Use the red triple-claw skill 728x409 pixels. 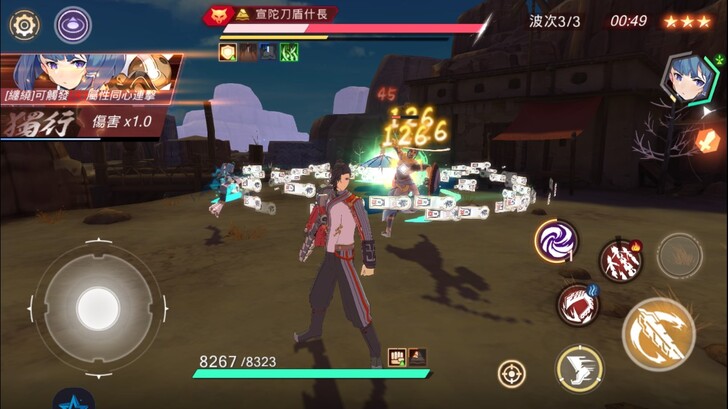pos(620,261)
